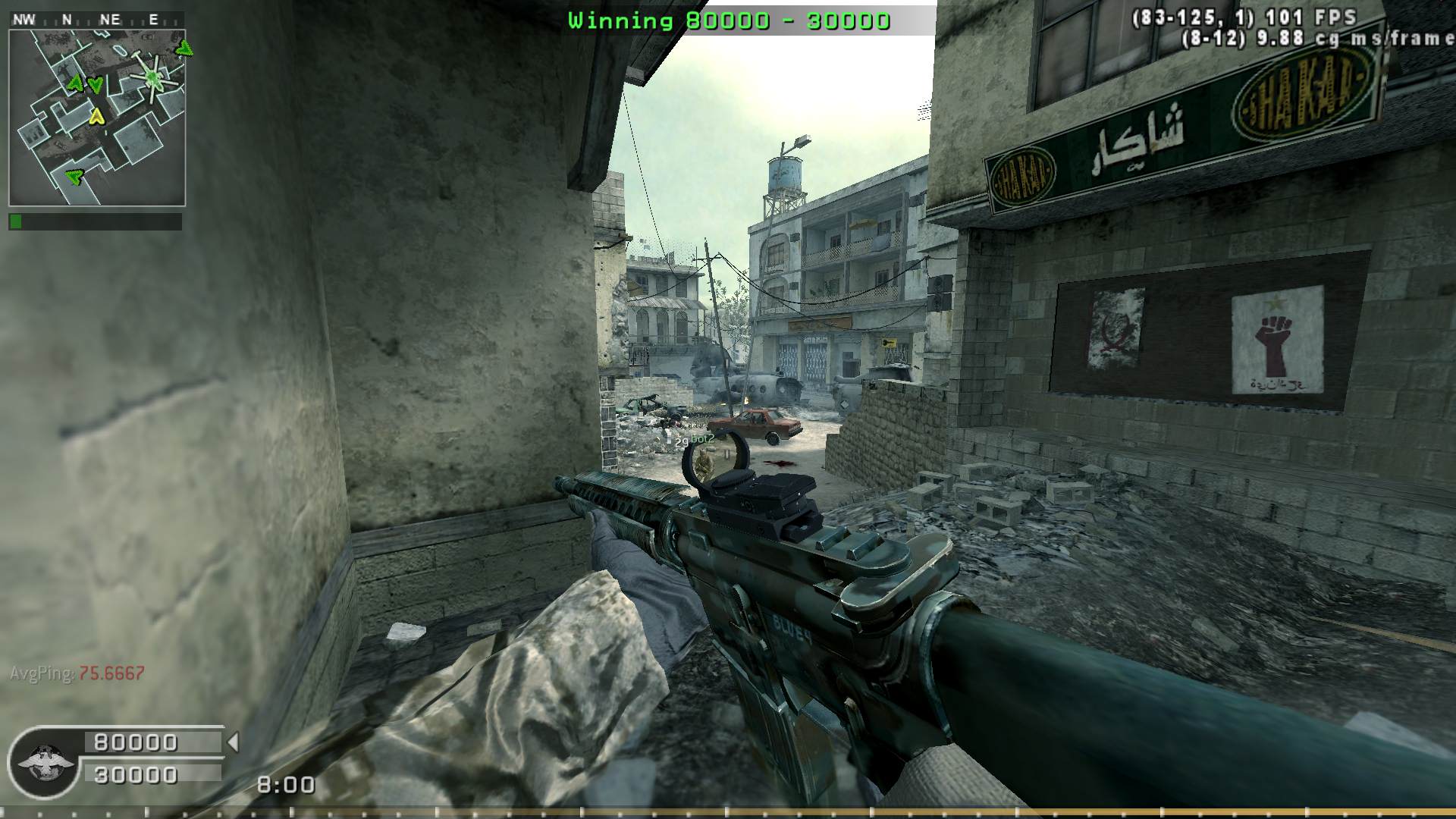Select the yellow player arrow on minimap
The image size is (1456, 819).
coord(96,116)
